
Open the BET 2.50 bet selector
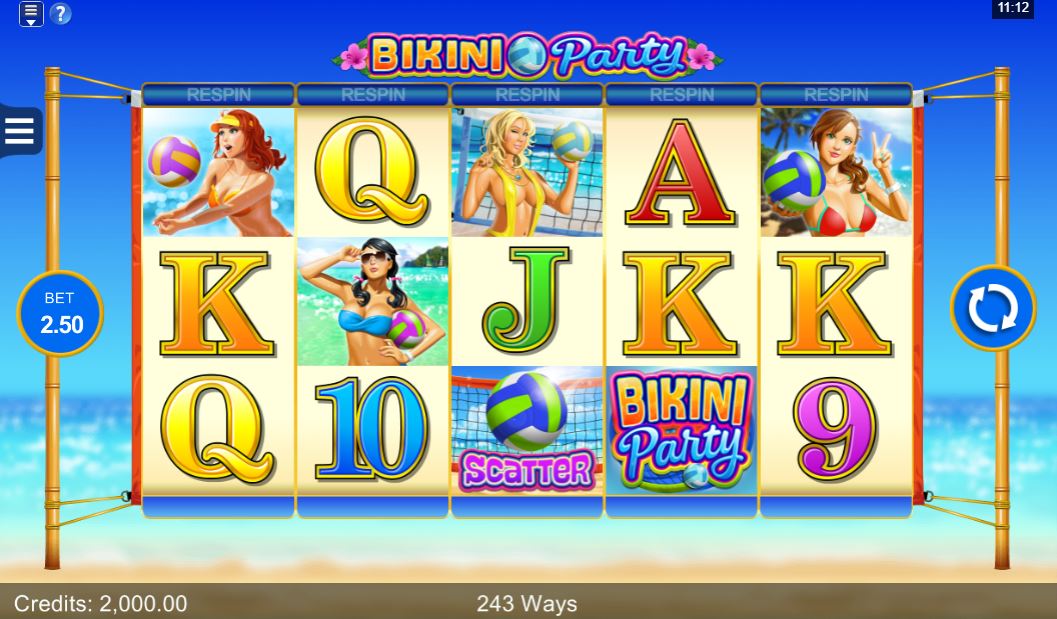[x=60, y=313]
